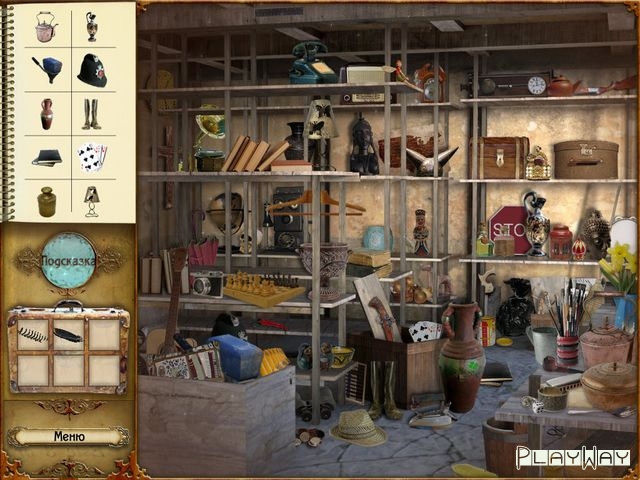Choose the black book icon in the notebook
This screenshot has height=480, width=640.
pyautogui.click(x=46, y=157)
